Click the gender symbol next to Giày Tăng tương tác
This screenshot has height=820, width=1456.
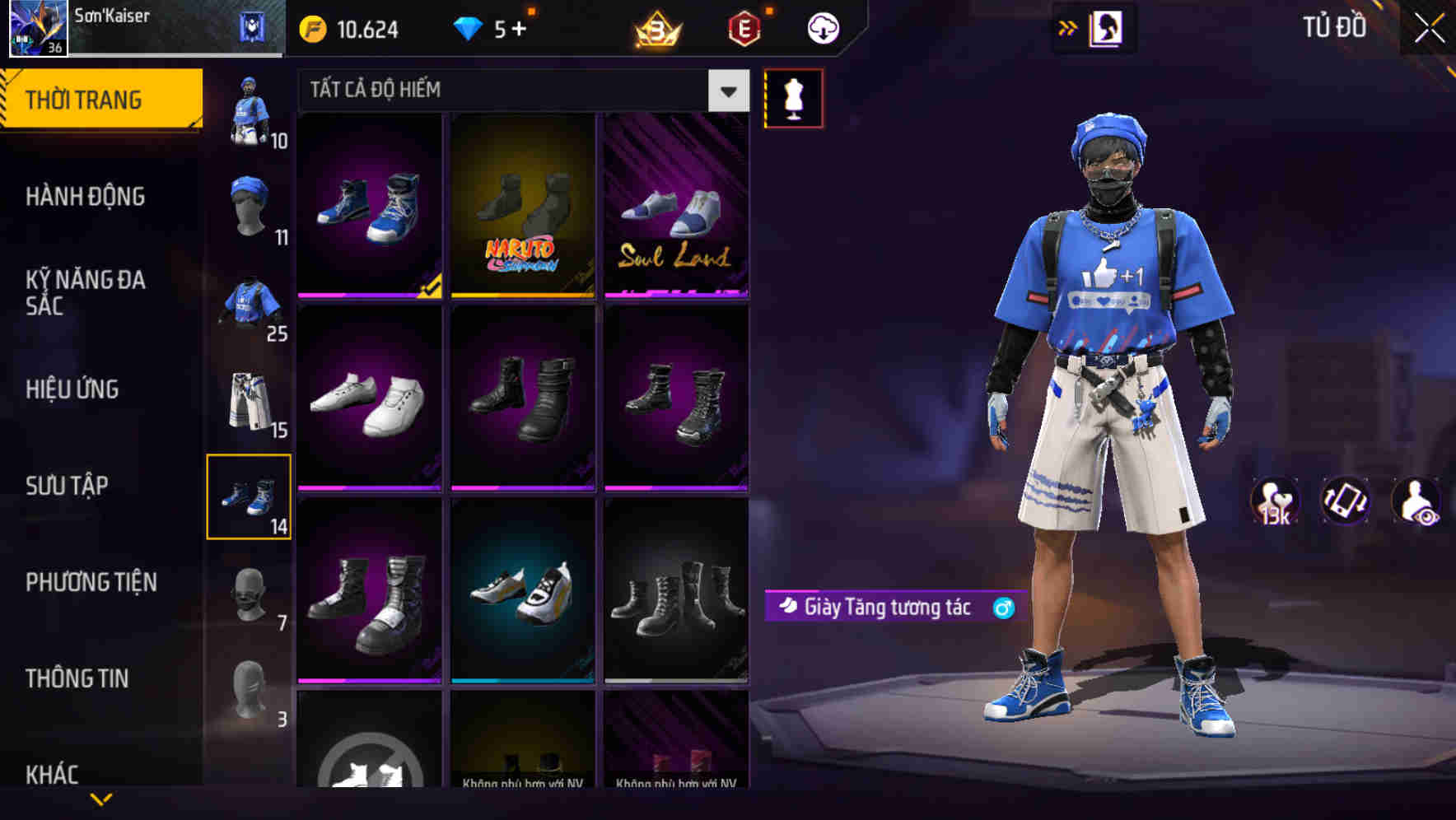coord(1001,608)
